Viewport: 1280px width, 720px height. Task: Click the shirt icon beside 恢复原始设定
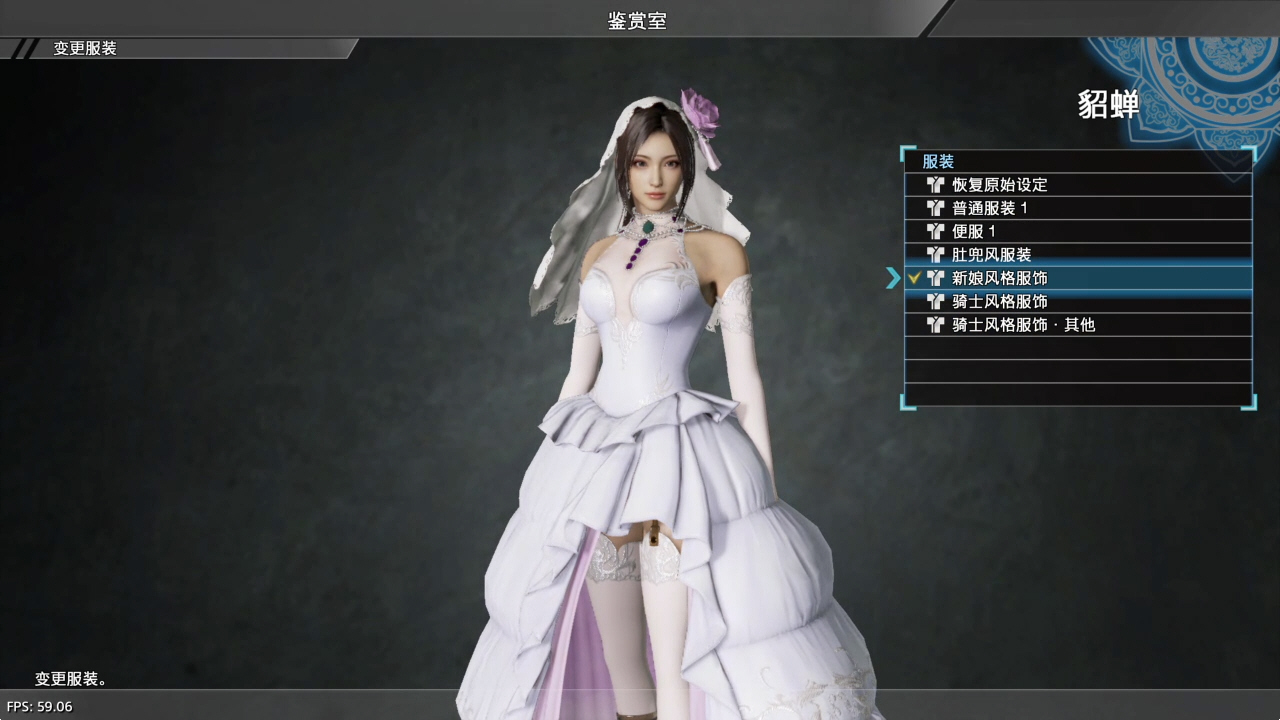935,184
